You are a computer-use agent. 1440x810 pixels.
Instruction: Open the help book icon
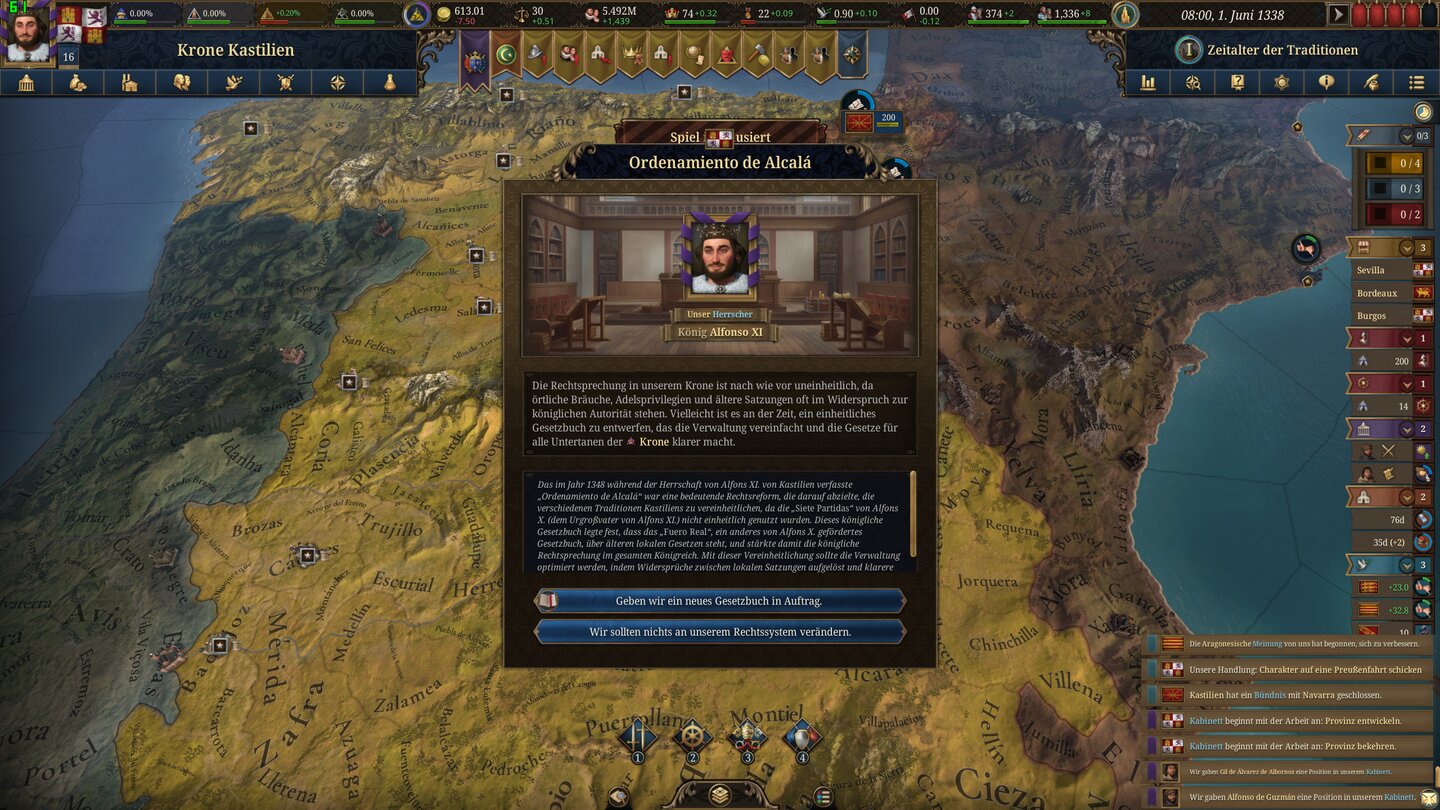click(1237, 83)
